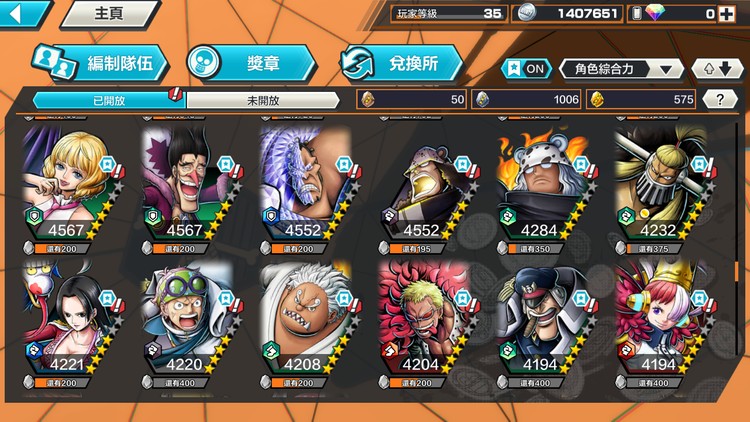Toggle the favorites ON filter
750x422 pixels.
pyautogui.click(x=527, y=68)
